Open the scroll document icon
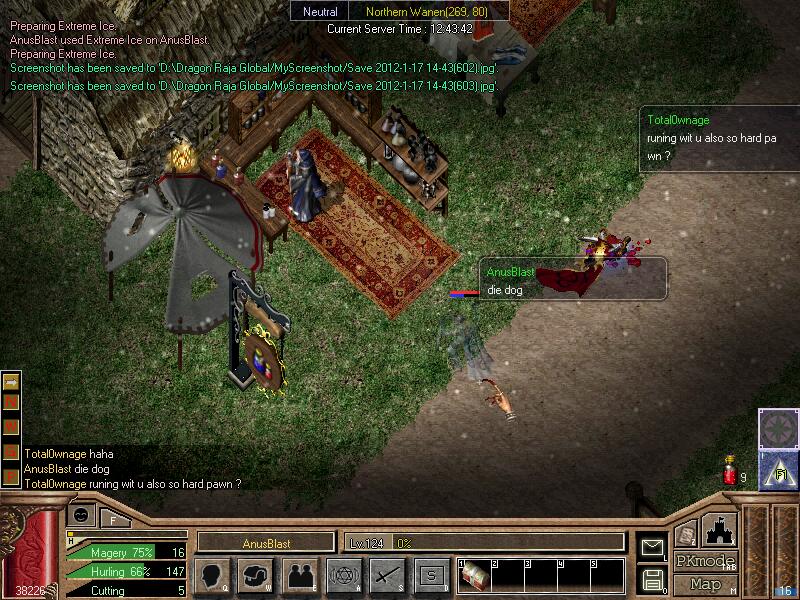Viewport: 800px width, 600px height. [x=686, y=535]
